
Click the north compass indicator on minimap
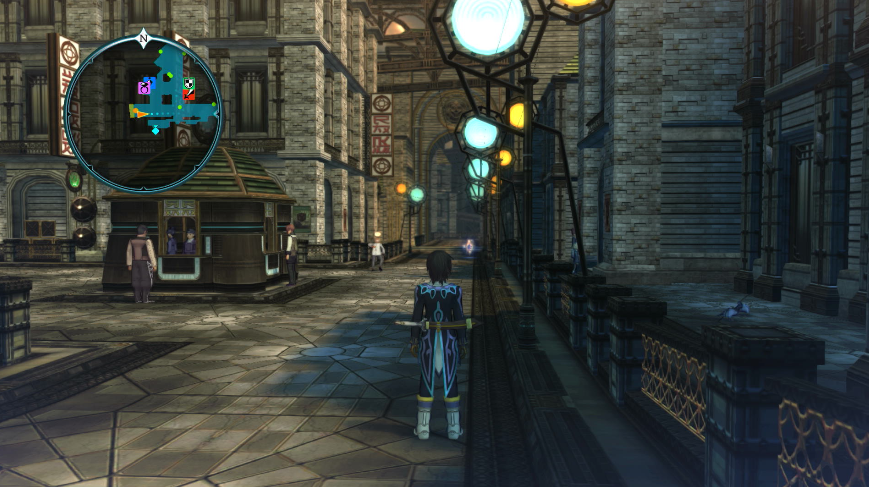(143, 39)
